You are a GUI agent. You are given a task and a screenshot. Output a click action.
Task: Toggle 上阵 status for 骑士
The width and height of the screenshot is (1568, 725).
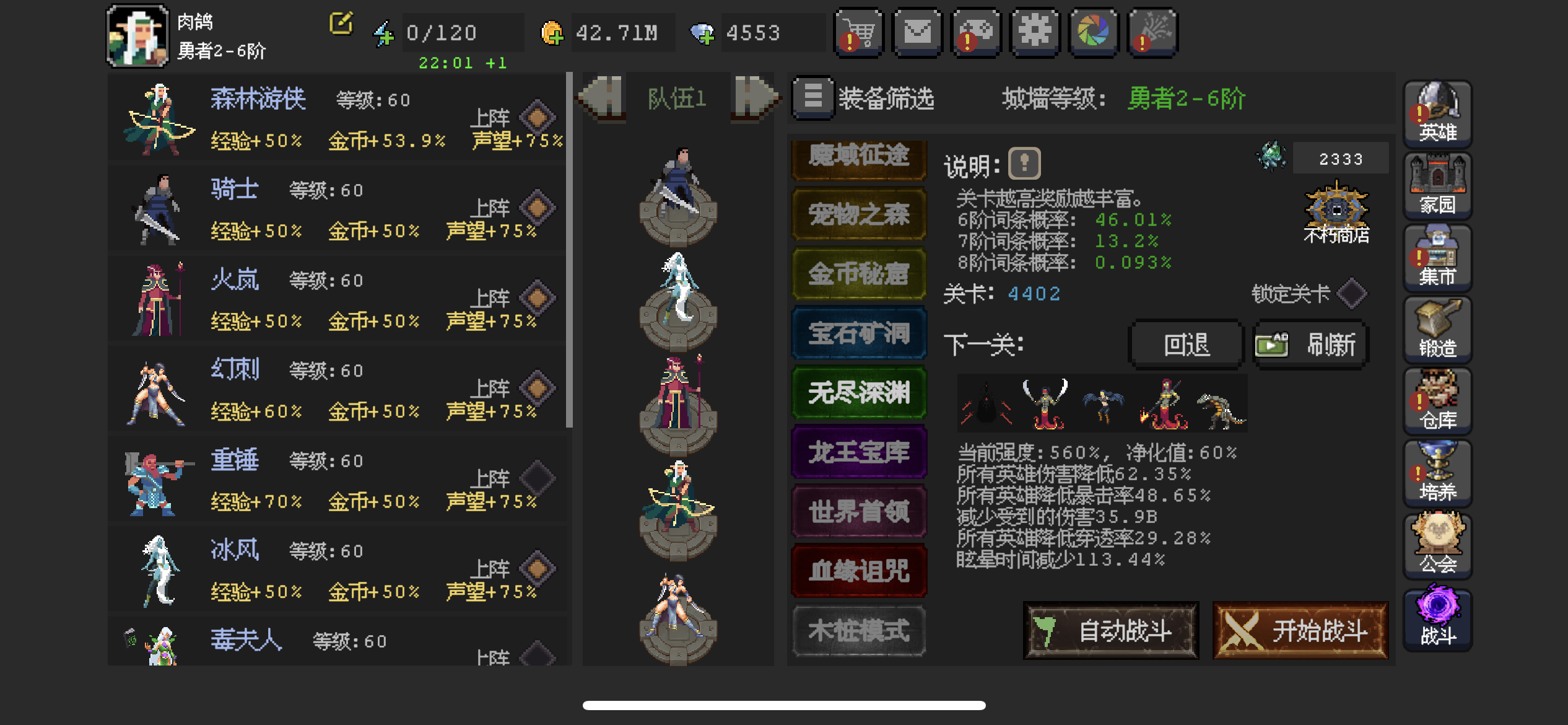coord(538,208)
